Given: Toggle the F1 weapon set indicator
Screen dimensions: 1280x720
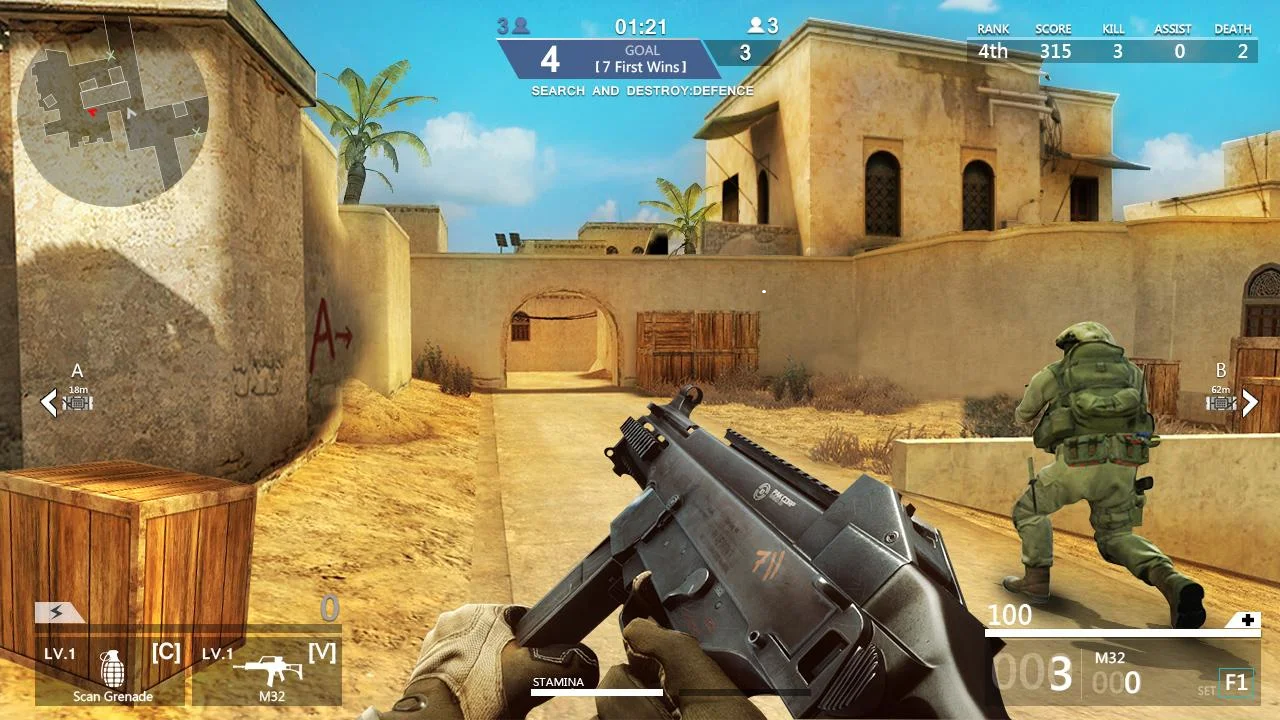Looking at the screenshot, I should [x=1236, y=681].
